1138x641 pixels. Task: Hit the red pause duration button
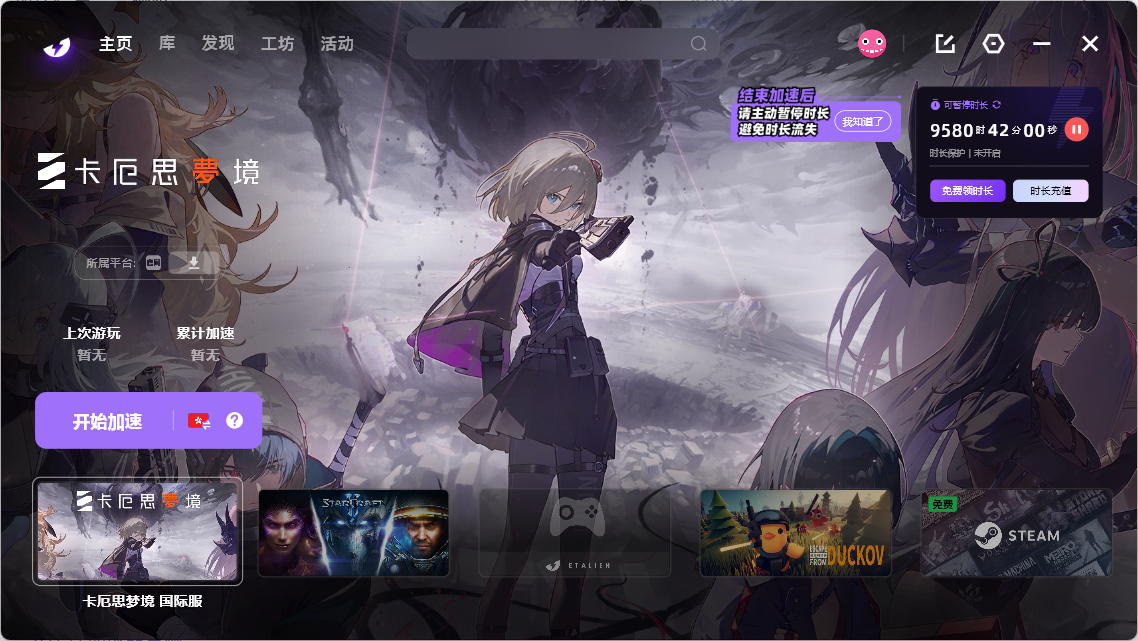[1077, 129]
